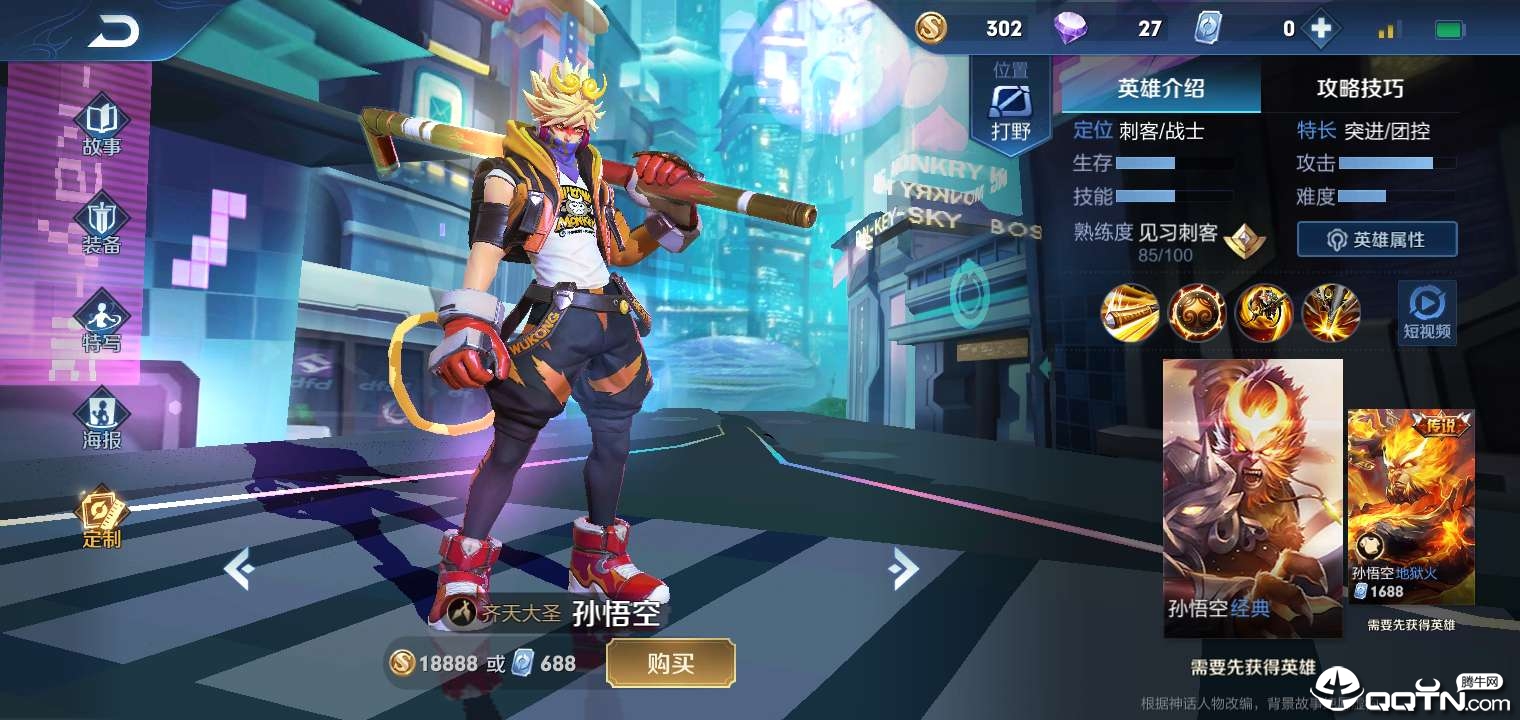Select the 孙悟空 经典 classic skin card
The width and height of the screenshot is (1520, 720).
pos(1252,497)
